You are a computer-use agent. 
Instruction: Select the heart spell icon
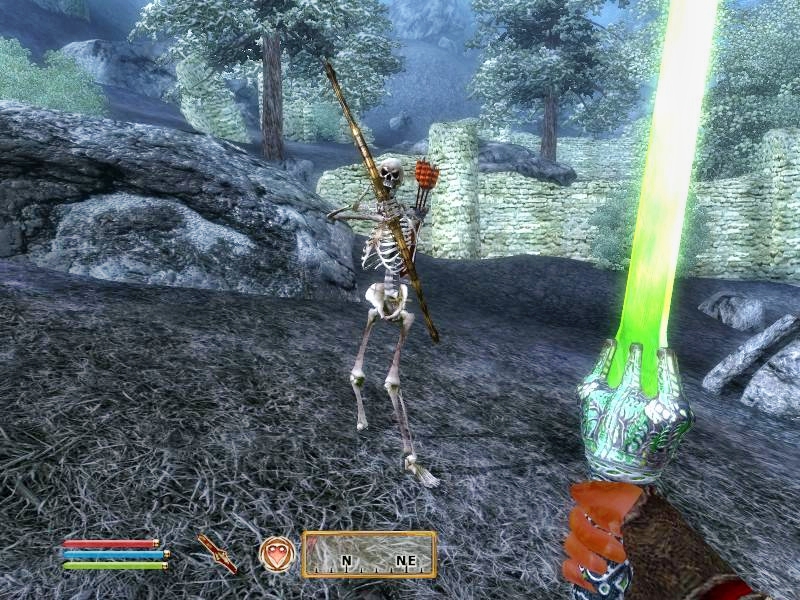point(276,553)
